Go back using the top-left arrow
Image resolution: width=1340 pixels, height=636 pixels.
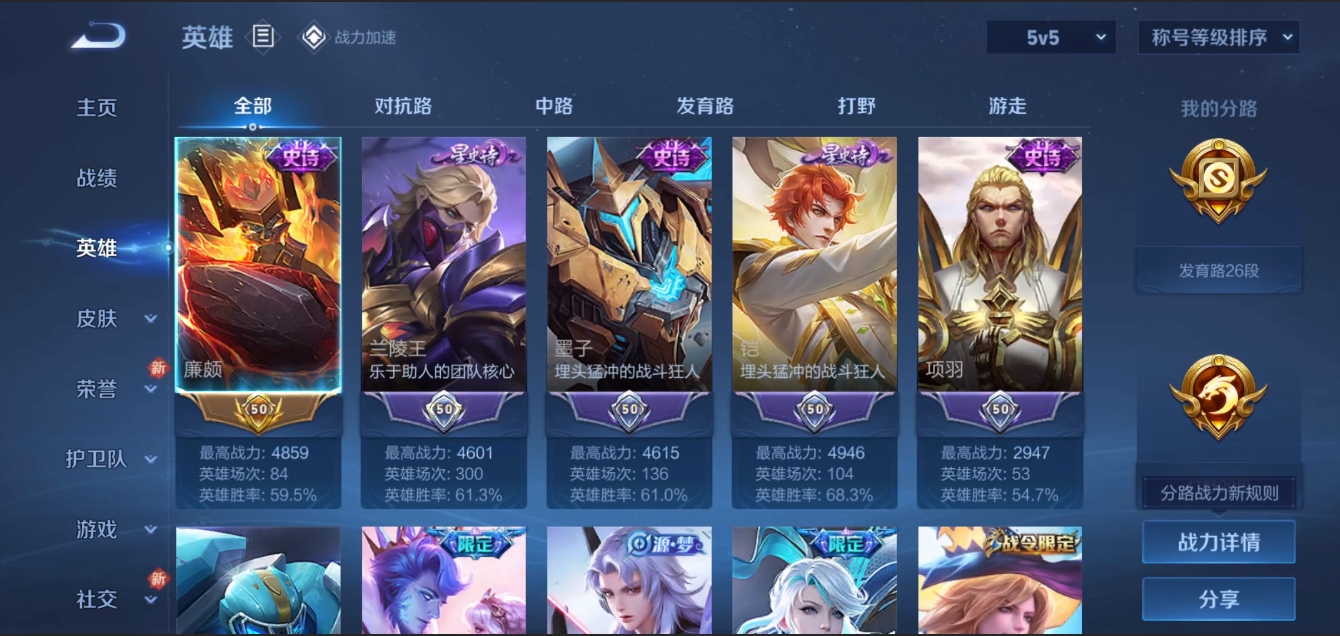pyautogui.click(x=98, y=37)
